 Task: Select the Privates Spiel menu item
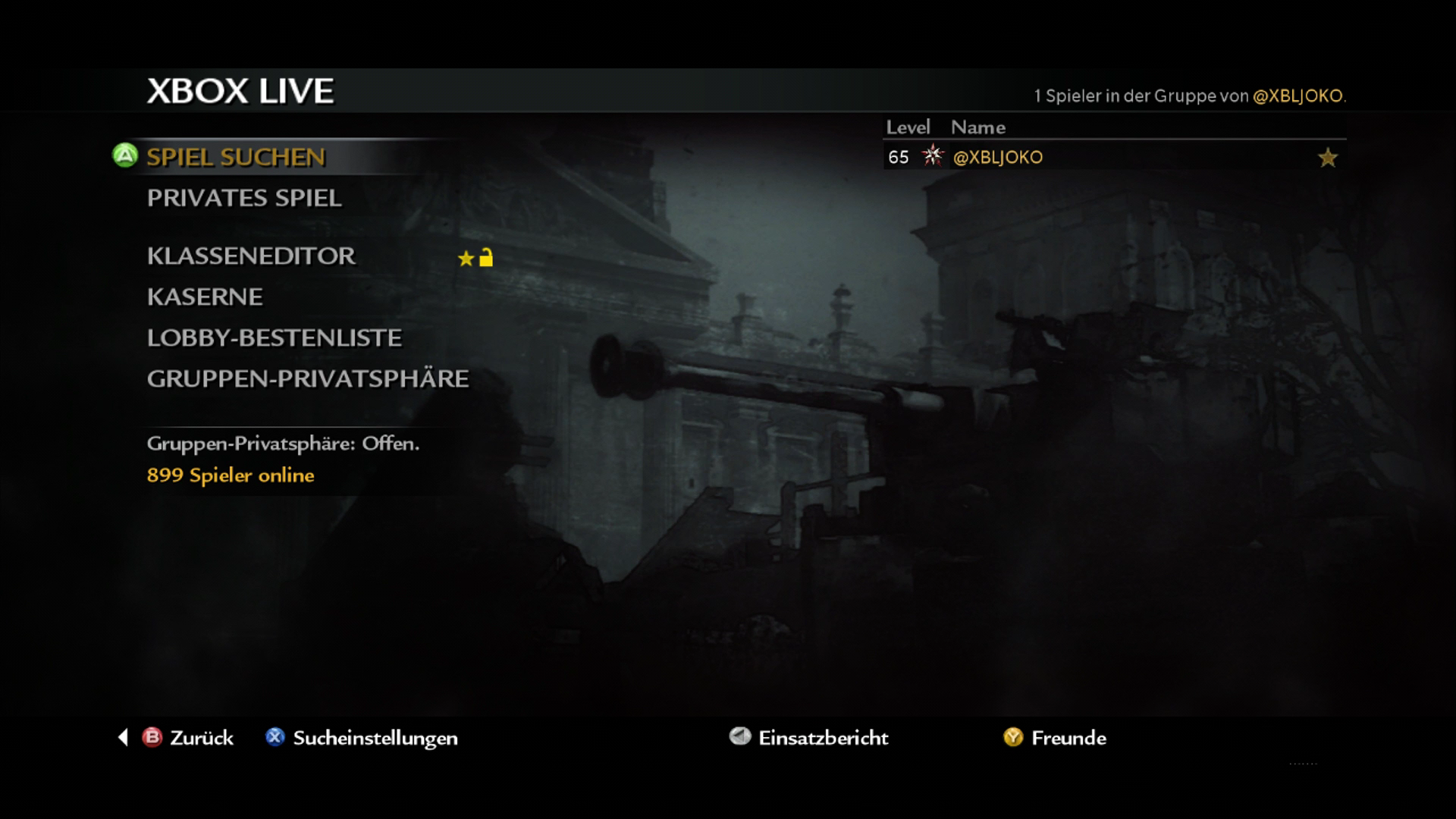(x=244, y=198)
